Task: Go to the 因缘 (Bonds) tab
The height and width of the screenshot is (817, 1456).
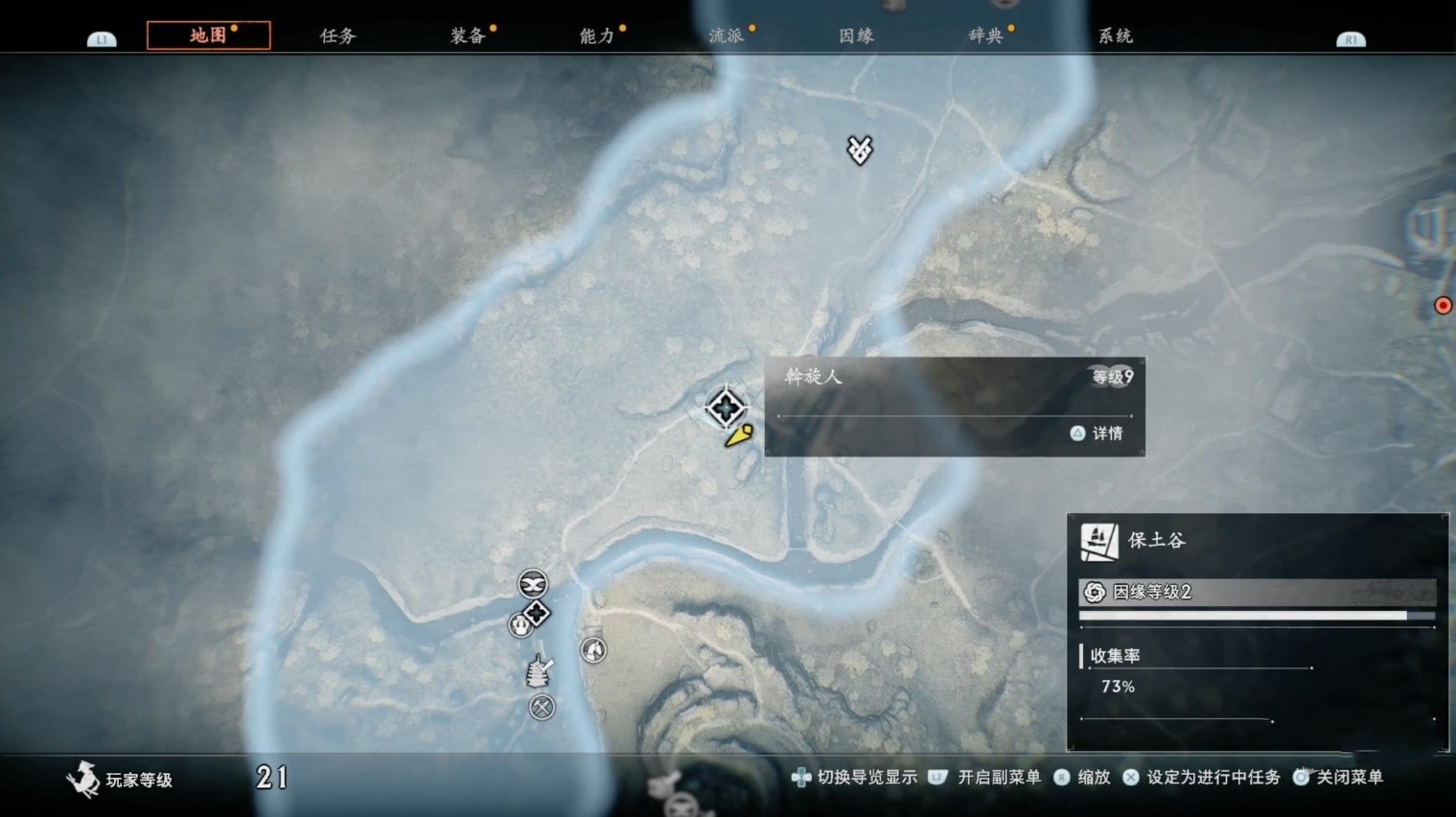Action: click(856, 35)
